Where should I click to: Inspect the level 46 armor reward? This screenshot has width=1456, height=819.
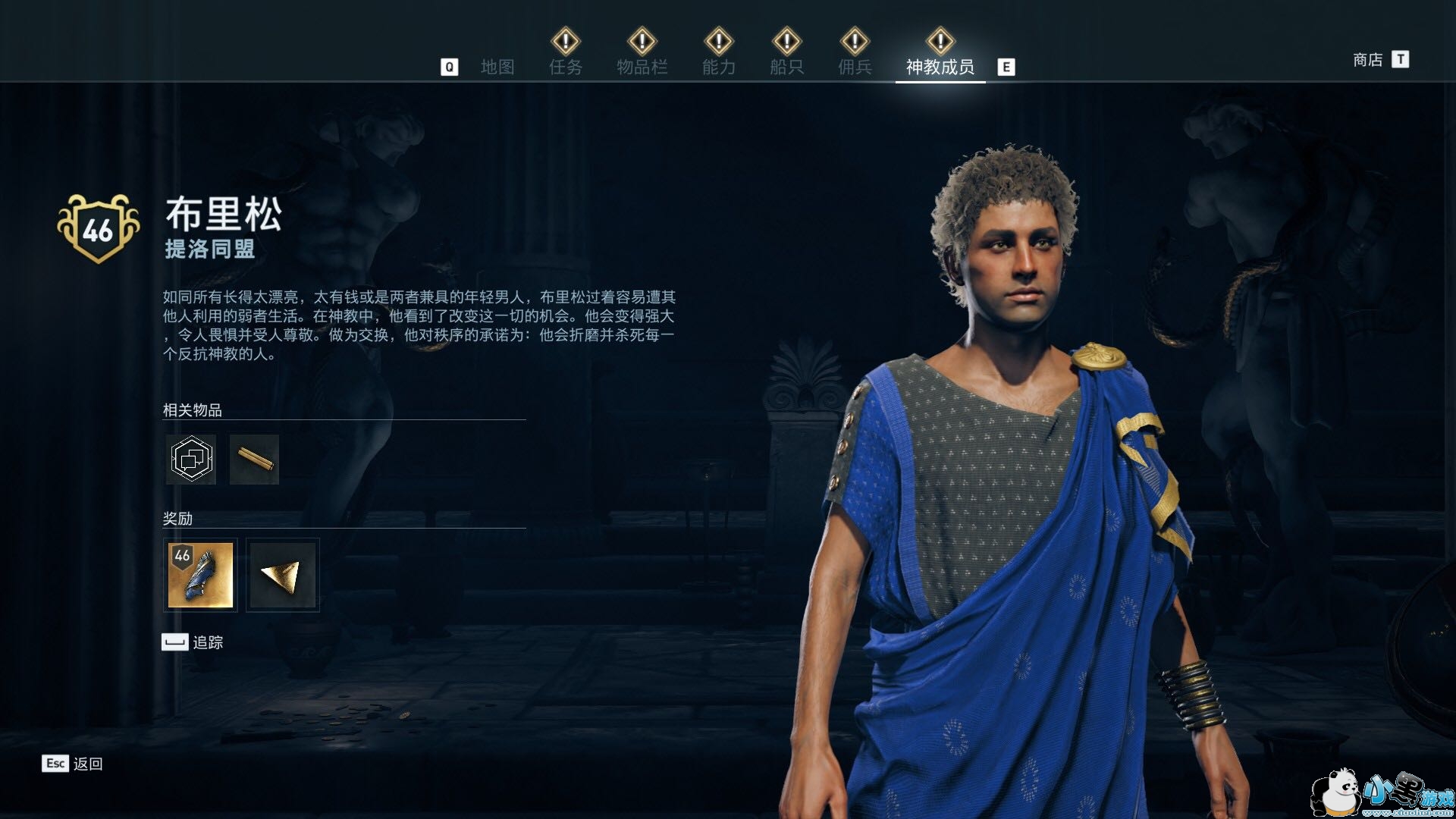[200, 575]
